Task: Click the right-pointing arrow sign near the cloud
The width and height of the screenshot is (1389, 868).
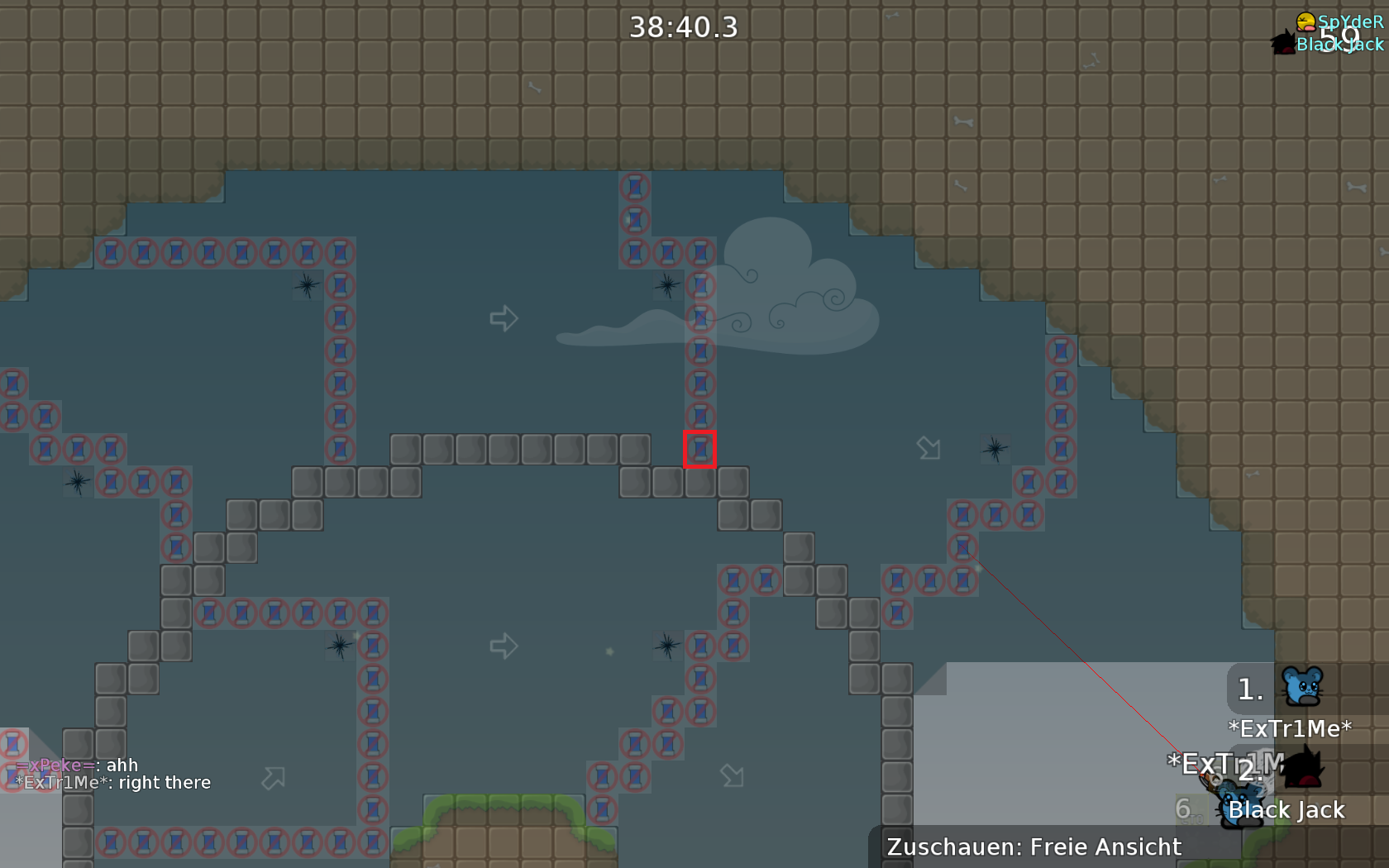Action: (504, 318)
